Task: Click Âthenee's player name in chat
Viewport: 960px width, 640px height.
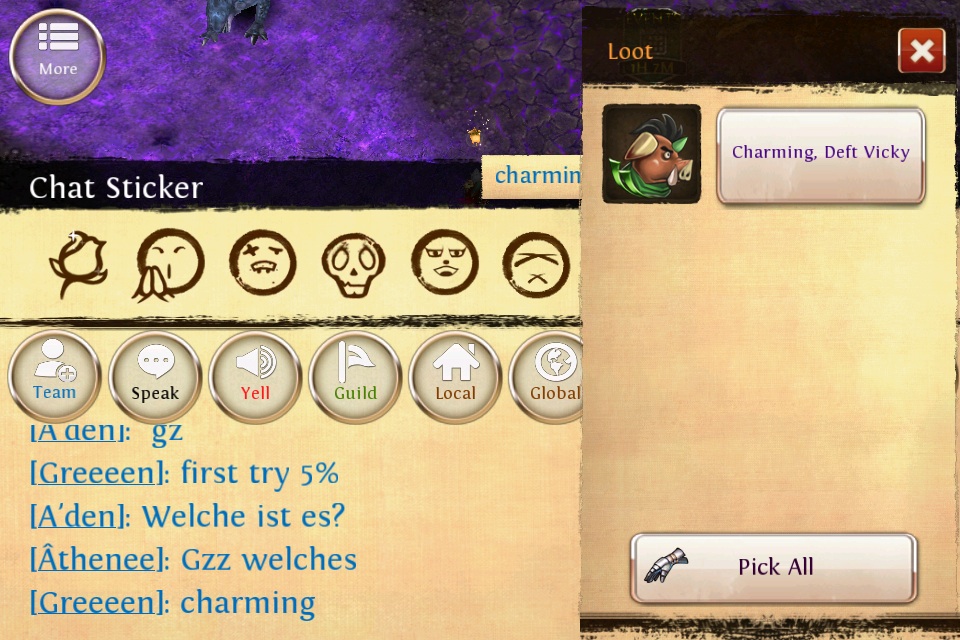Action: pos(96,560)
